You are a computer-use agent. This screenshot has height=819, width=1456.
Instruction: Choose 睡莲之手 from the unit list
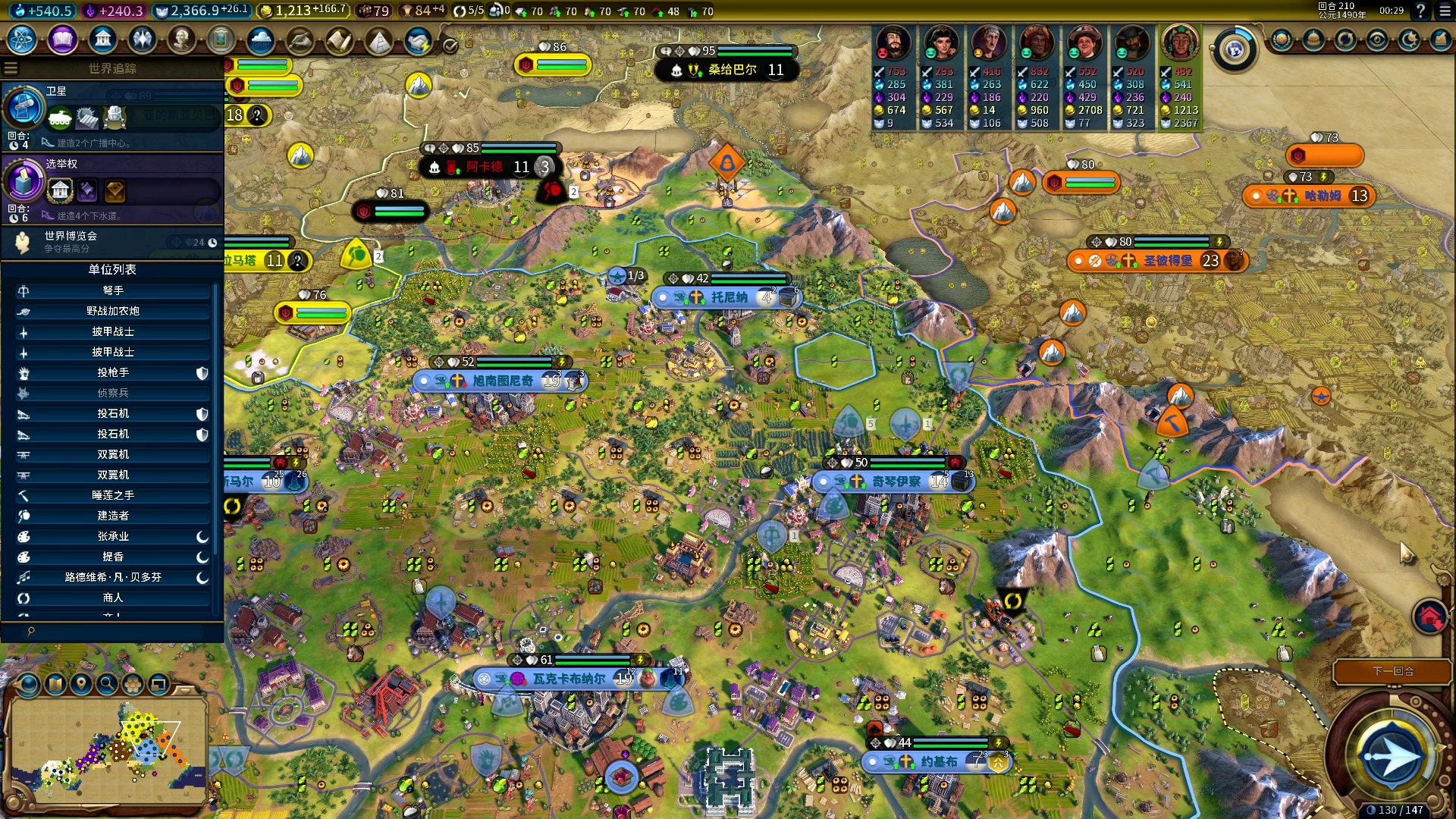coord(112,495)
